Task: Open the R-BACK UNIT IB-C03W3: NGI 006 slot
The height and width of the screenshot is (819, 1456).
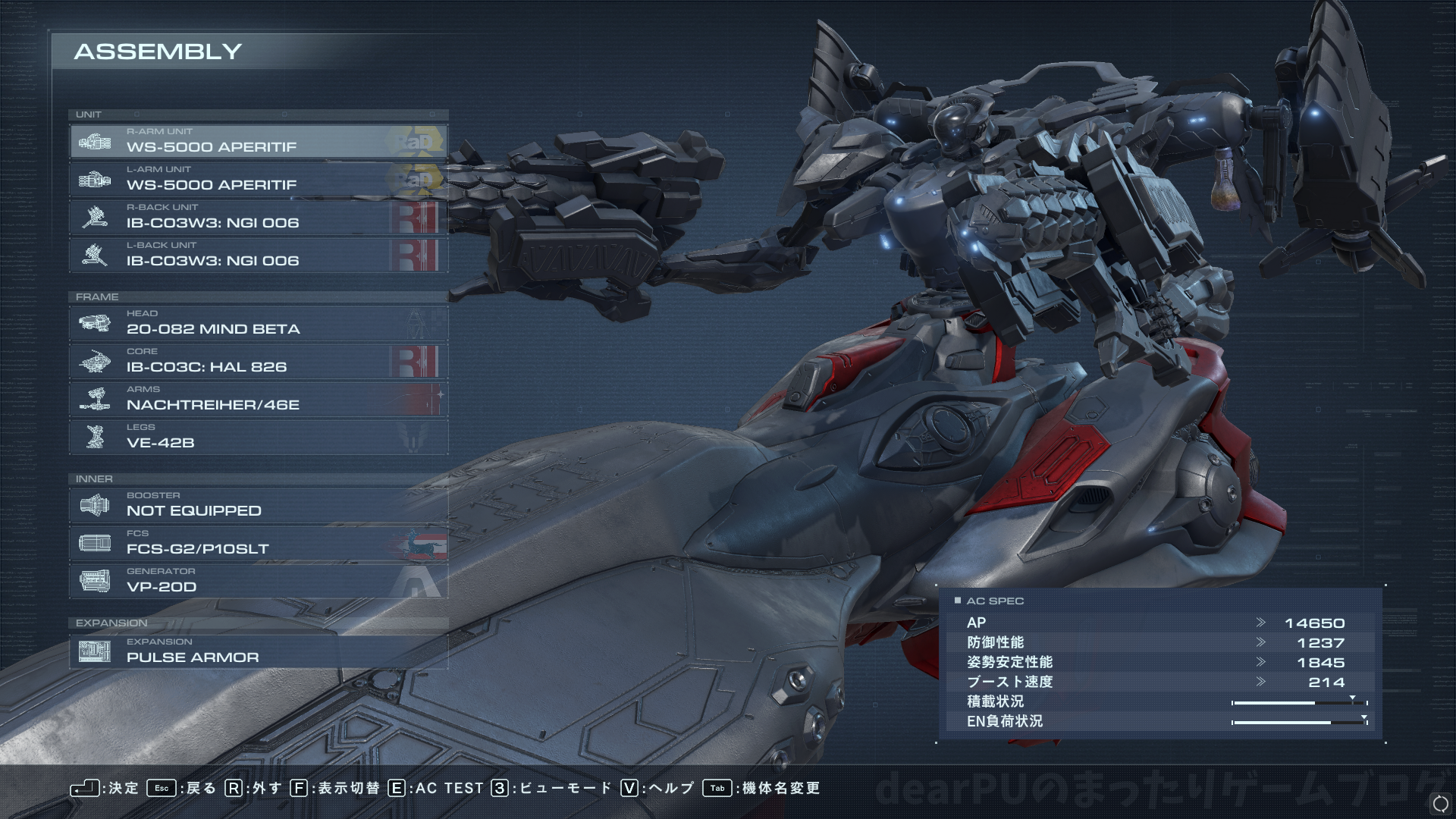Action: pyautogui.click(x=258, y=218)
